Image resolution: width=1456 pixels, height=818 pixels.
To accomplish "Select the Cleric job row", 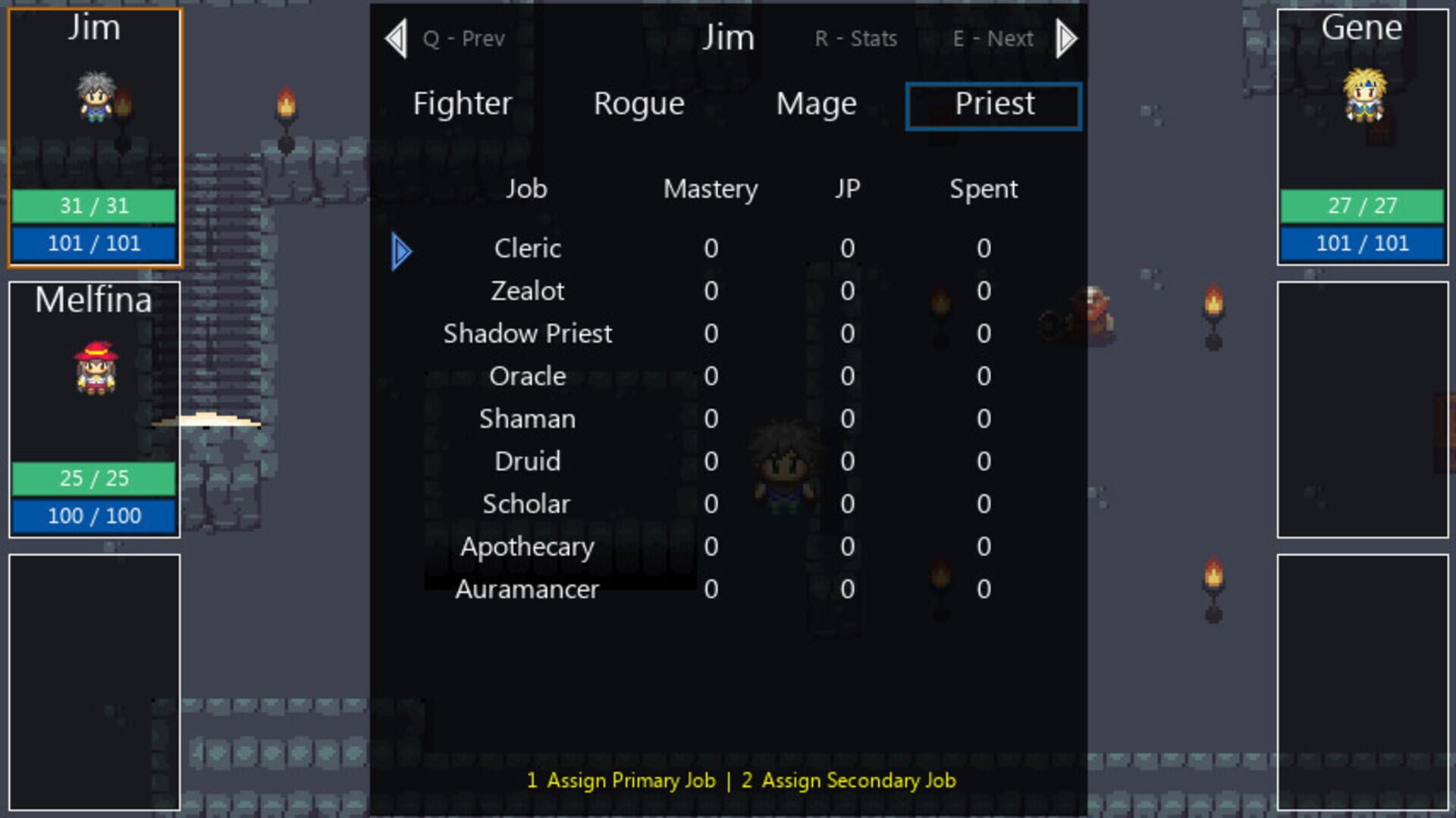I will [x=526, y=248].
